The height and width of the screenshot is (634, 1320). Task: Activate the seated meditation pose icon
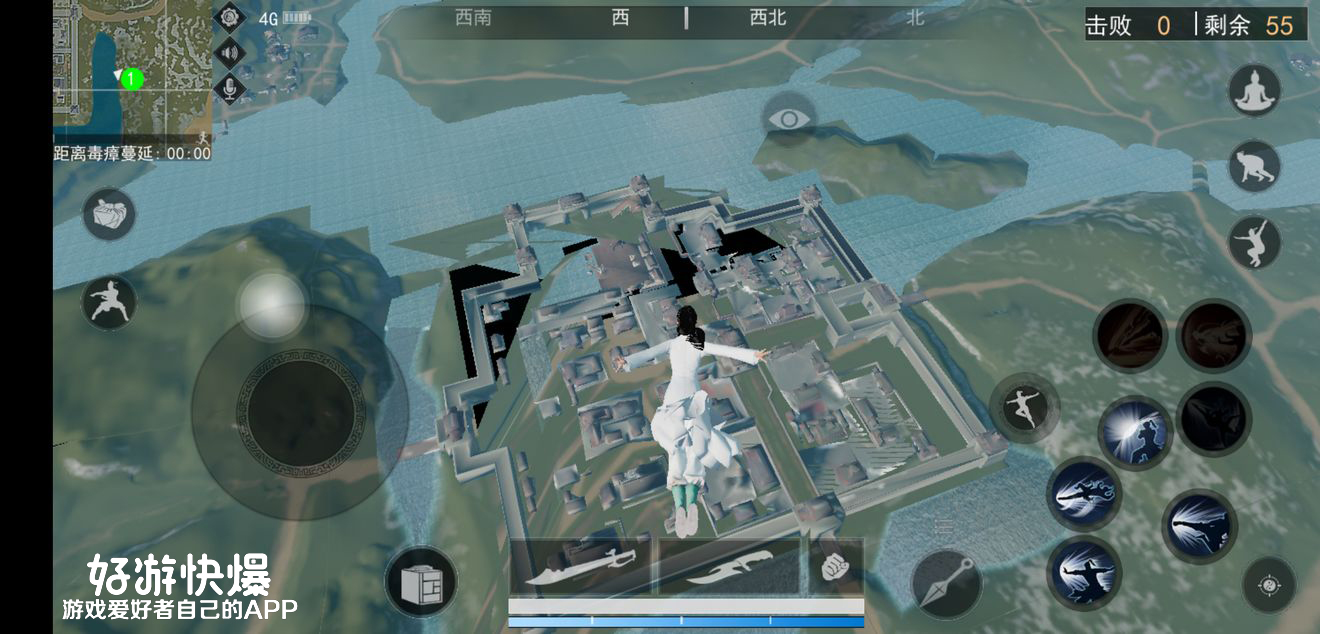coord(1254,92)
